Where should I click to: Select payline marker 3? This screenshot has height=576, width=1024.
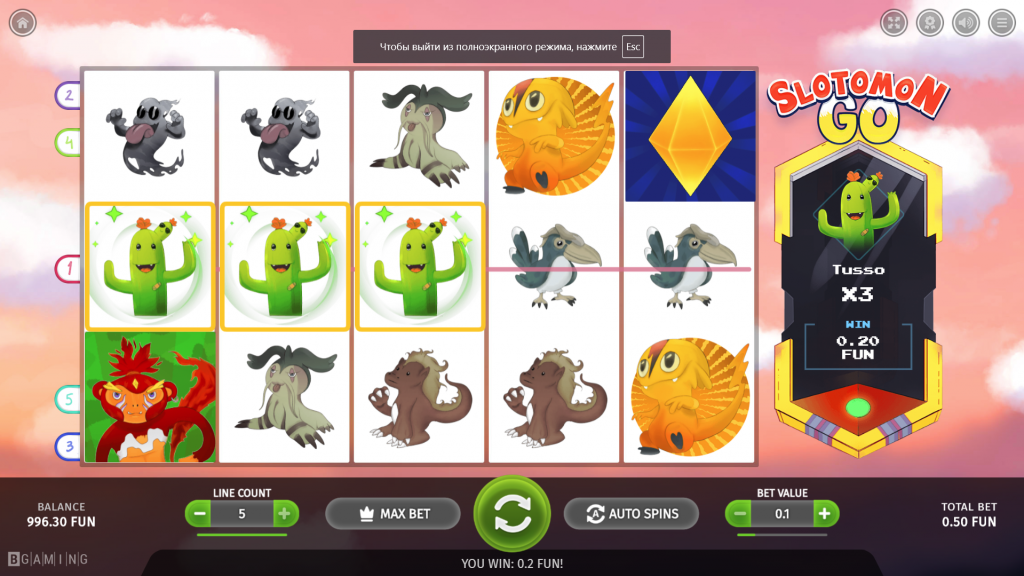coord(68,445)
